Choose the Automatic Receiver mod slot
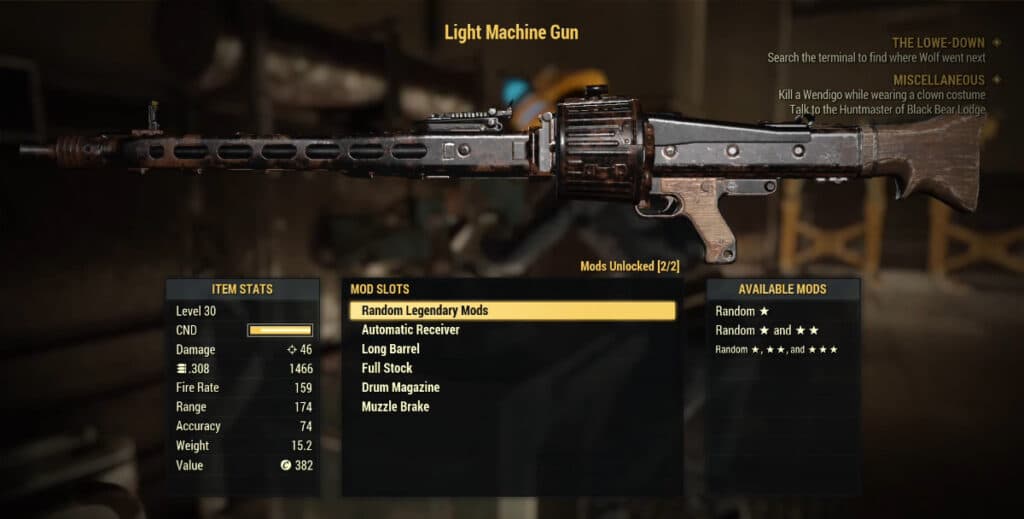This screenshot has width=1024, height=519. (410, 330)
